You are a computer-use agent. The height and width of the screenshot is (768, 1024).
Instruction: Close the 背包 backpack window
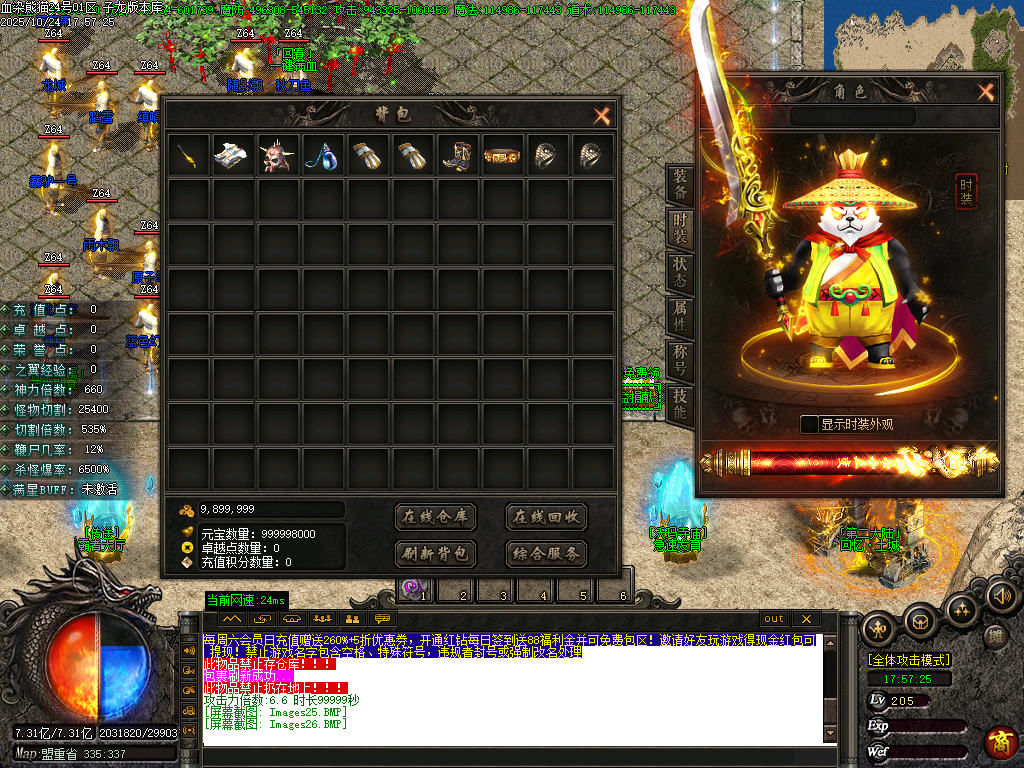click(601, 116)
